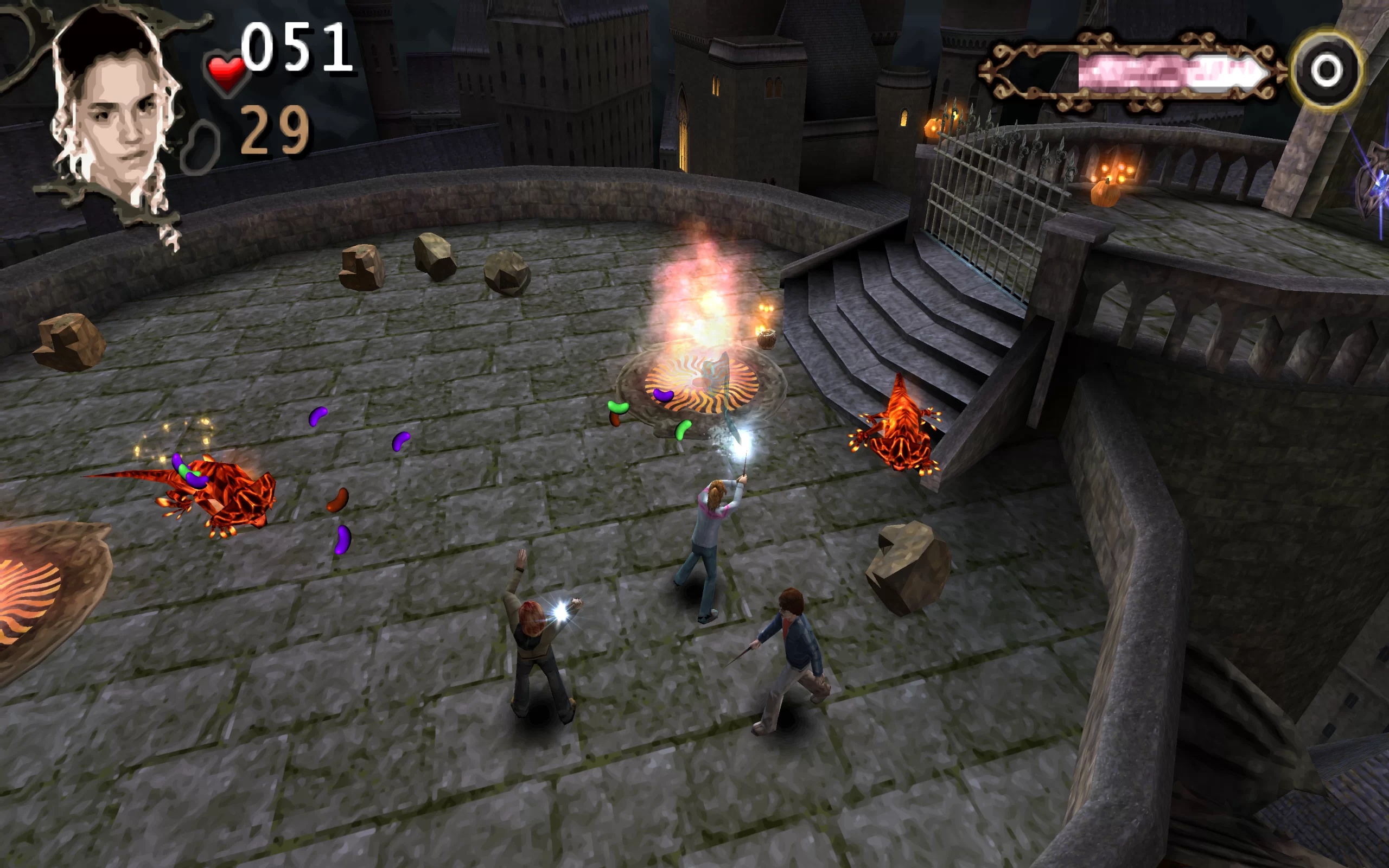1389x868 pixels.
Task: Select the bean counter icon
Action: pyautogui.click(x=200, y=147)
